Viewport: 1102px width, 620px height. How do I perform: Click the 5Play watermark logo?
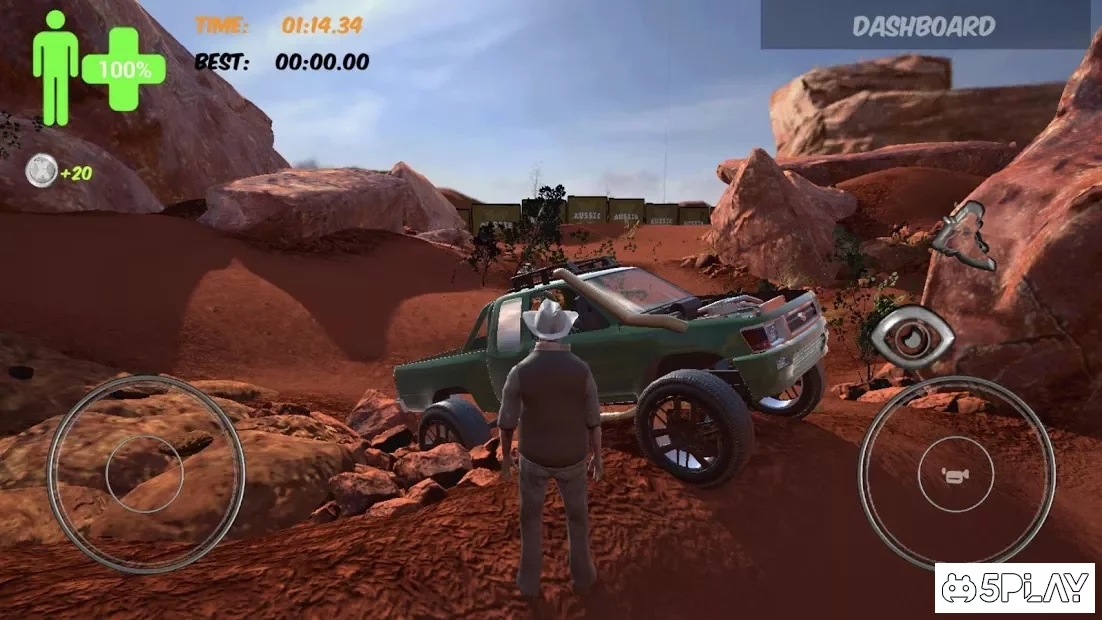[1014, 588]
